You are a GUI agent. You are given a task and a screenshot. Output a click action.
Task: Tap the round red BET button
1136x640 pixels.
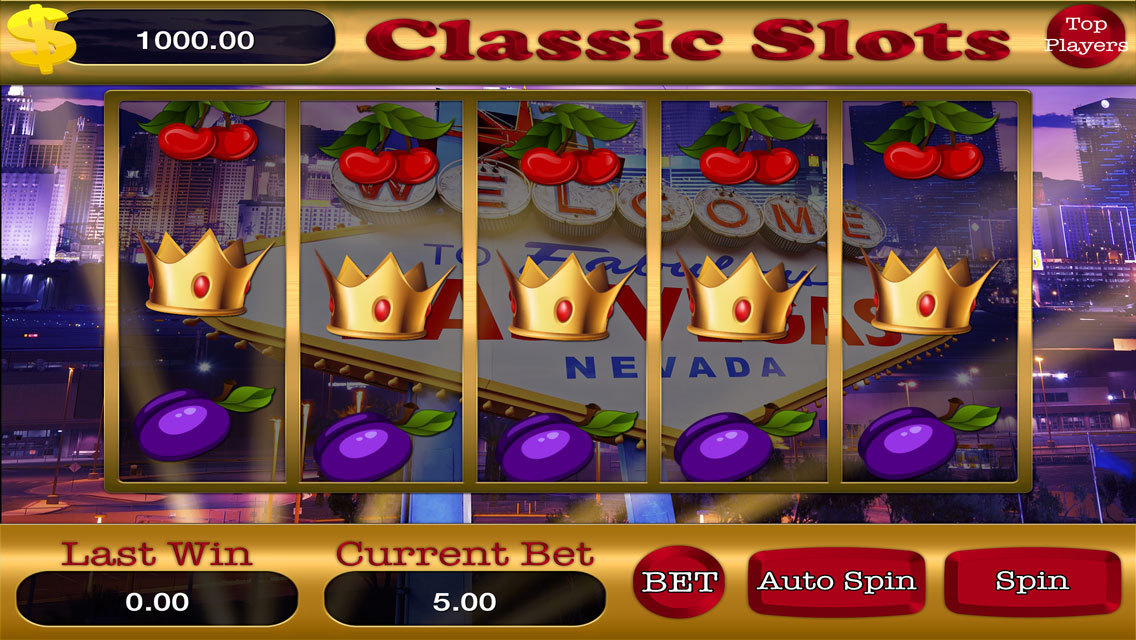(680, 581)
